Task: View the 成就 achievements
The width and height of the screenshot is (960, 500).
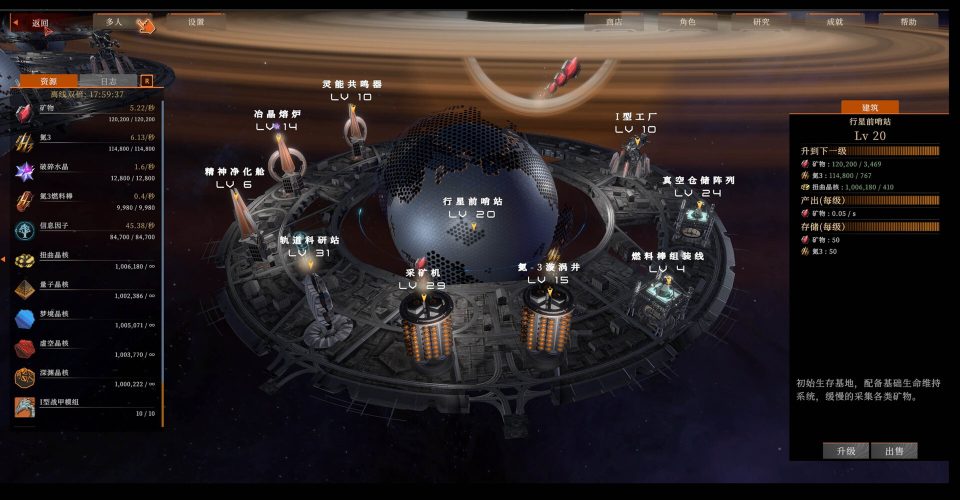Action: point(835,21)
